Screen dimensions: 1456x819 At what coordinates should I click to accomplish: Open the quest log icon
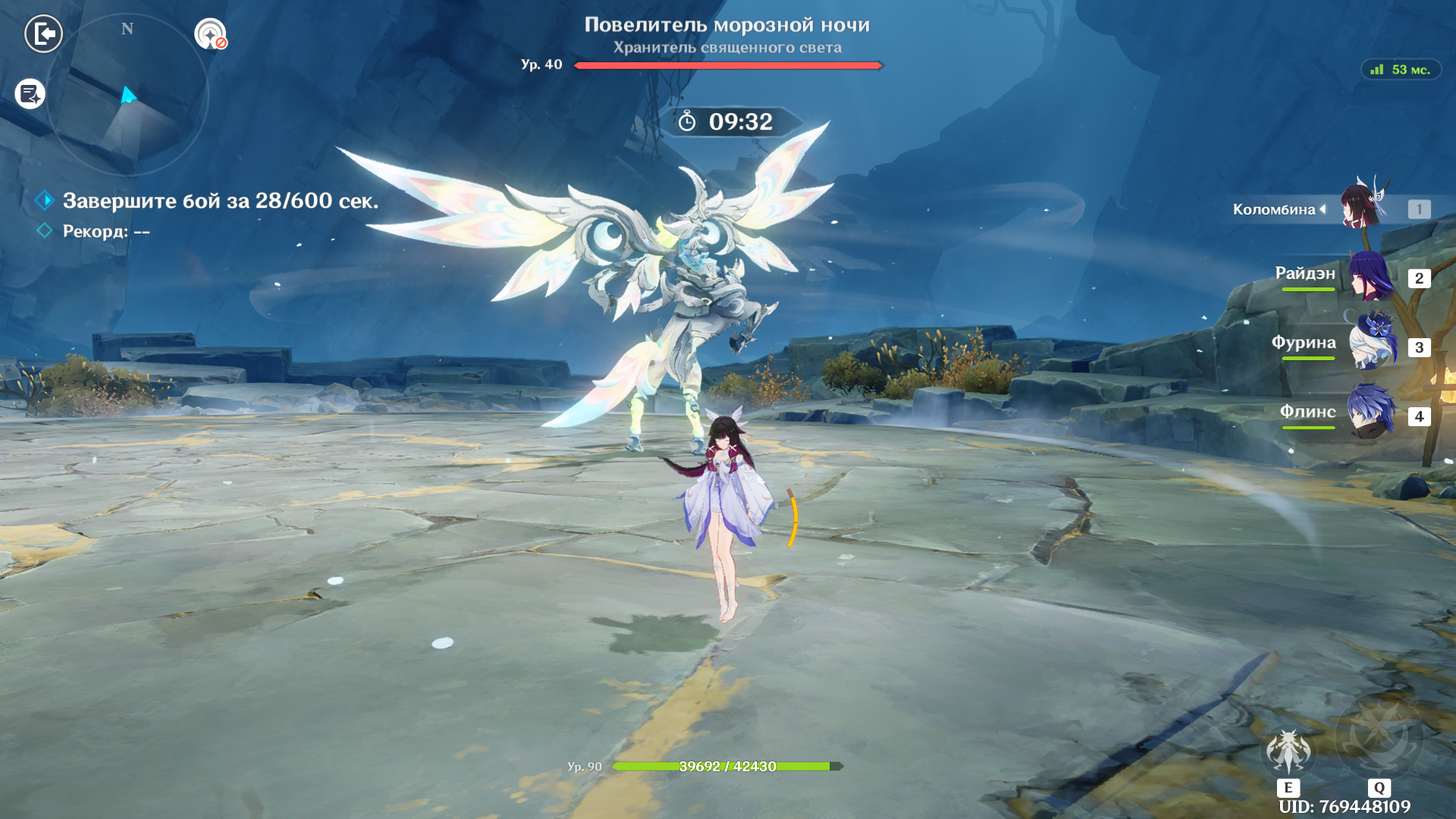pos(30,94)
